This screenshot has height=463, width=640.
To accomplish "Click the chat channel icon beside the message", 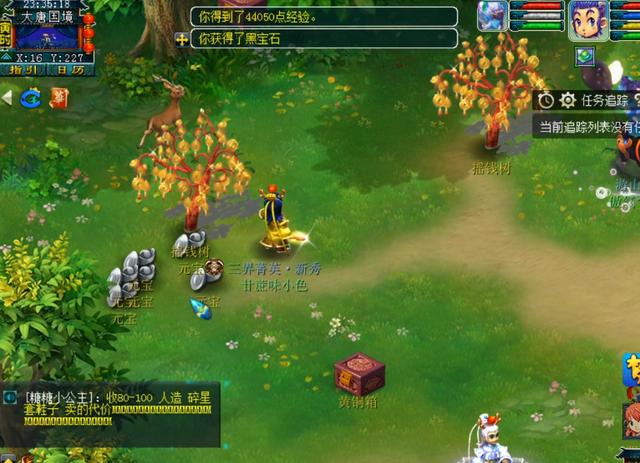I will pos(10,397).
